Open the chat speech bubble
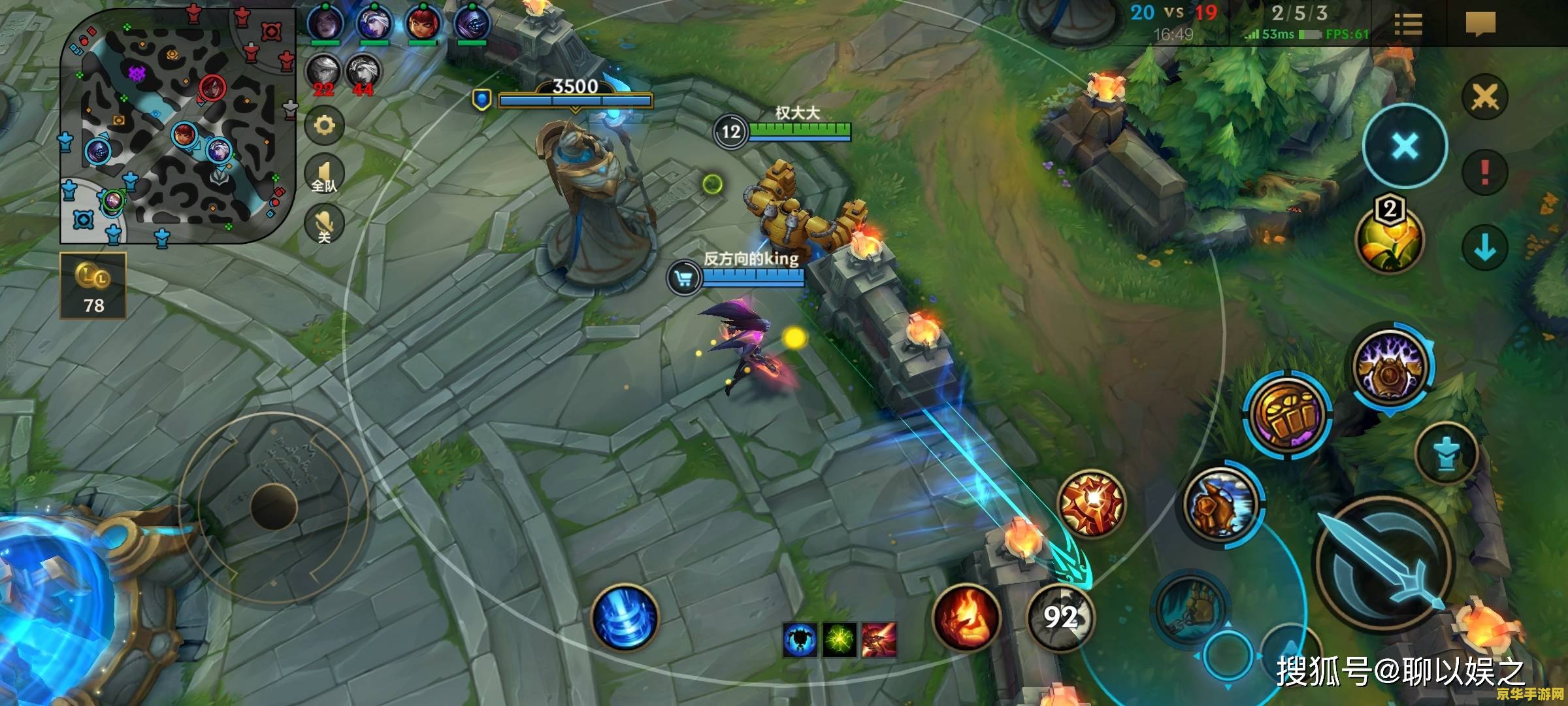This screenshot has width=1568, height=706. [x=1480, y=25]
